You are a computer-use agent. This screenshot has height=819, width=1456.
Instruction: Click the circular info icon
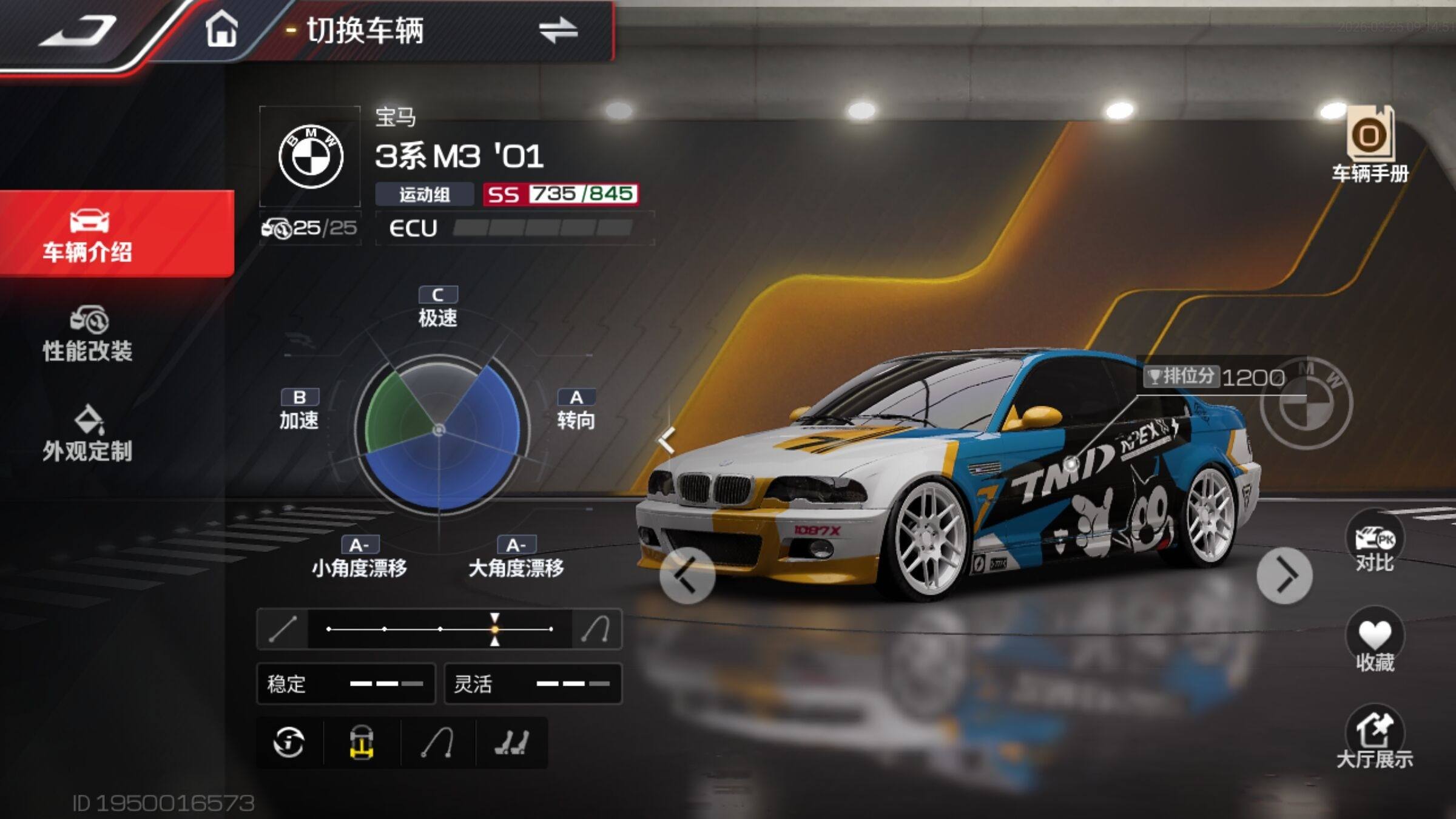pos(289,743)
